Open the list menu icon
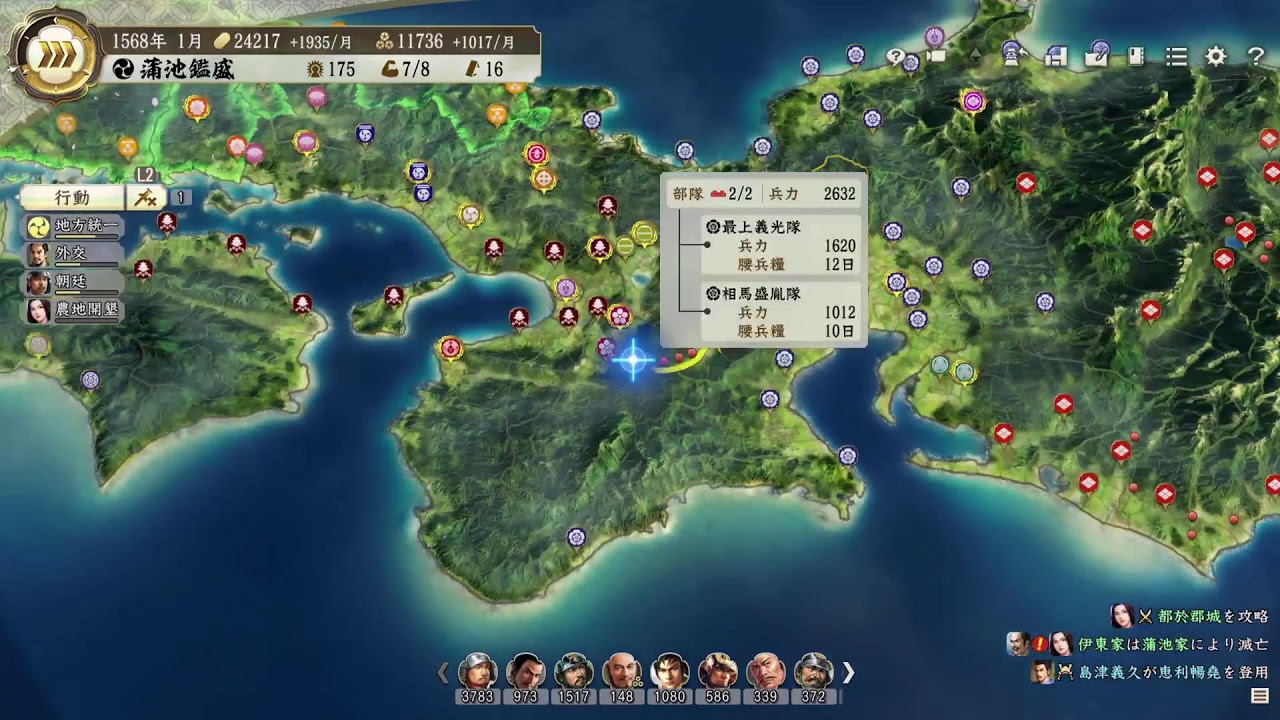The width and height of the screenshot is (1280, 720). [x=1177, y=57]
